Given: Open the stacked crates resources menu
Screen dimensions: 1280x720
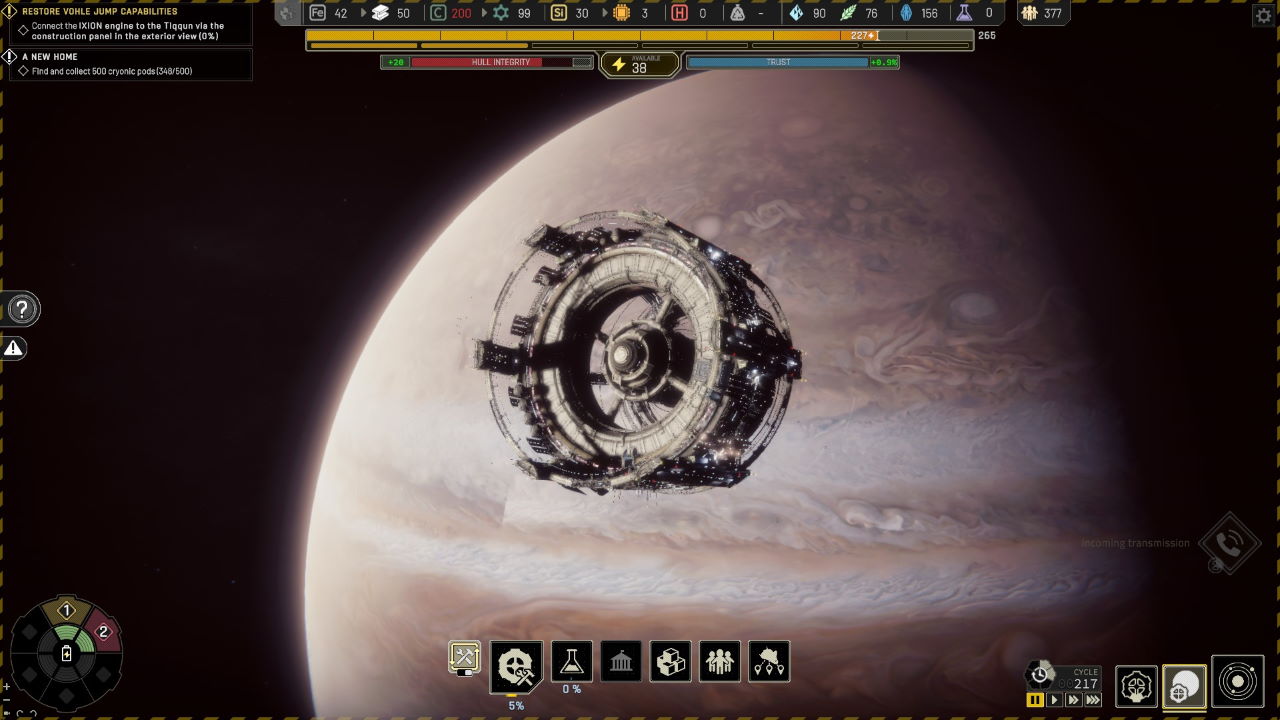Looking at the screenshot, I should 670,661.
